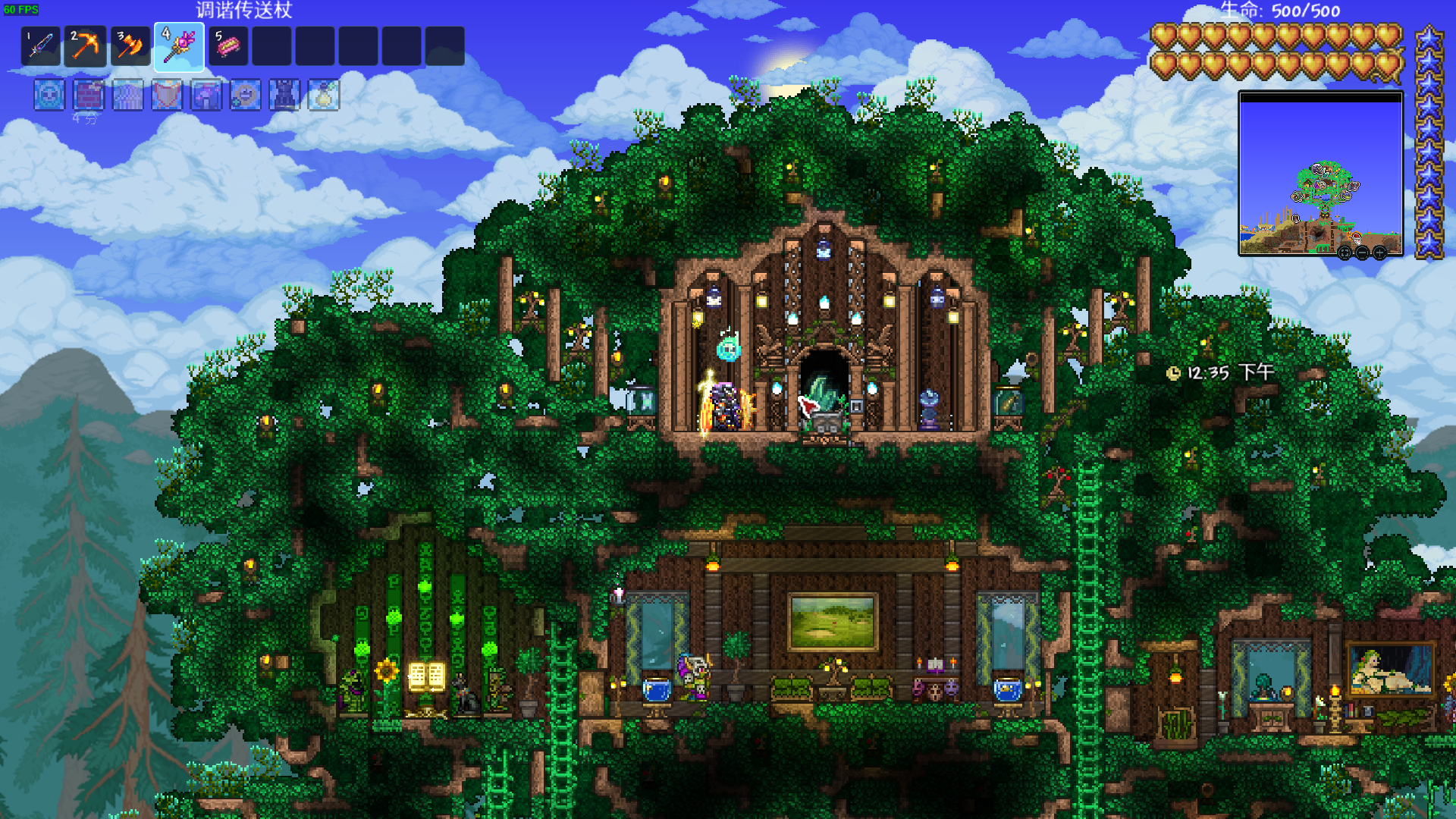Select the sword in hotbar slot 1
1456x819 pixels.
coord(41,46)
